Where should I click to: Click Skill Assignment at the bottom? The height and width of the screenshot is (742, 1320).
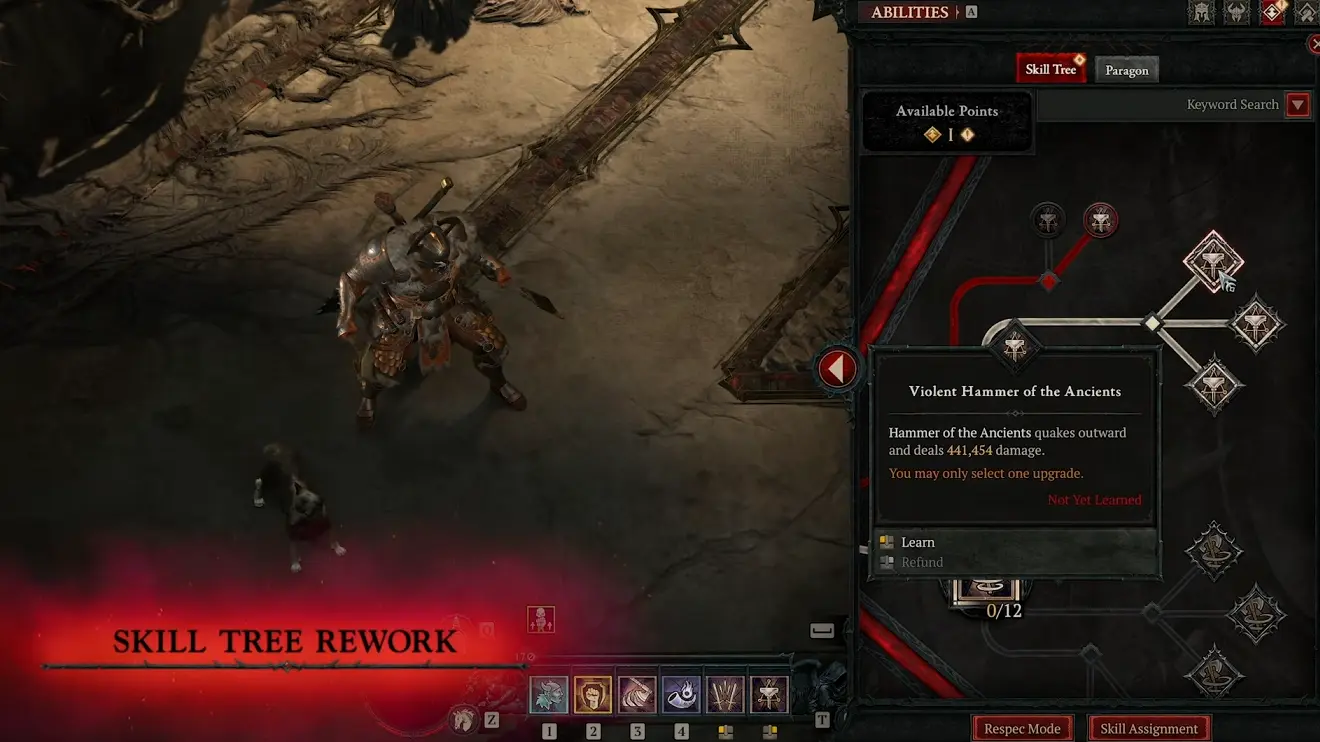[1149, 728]
